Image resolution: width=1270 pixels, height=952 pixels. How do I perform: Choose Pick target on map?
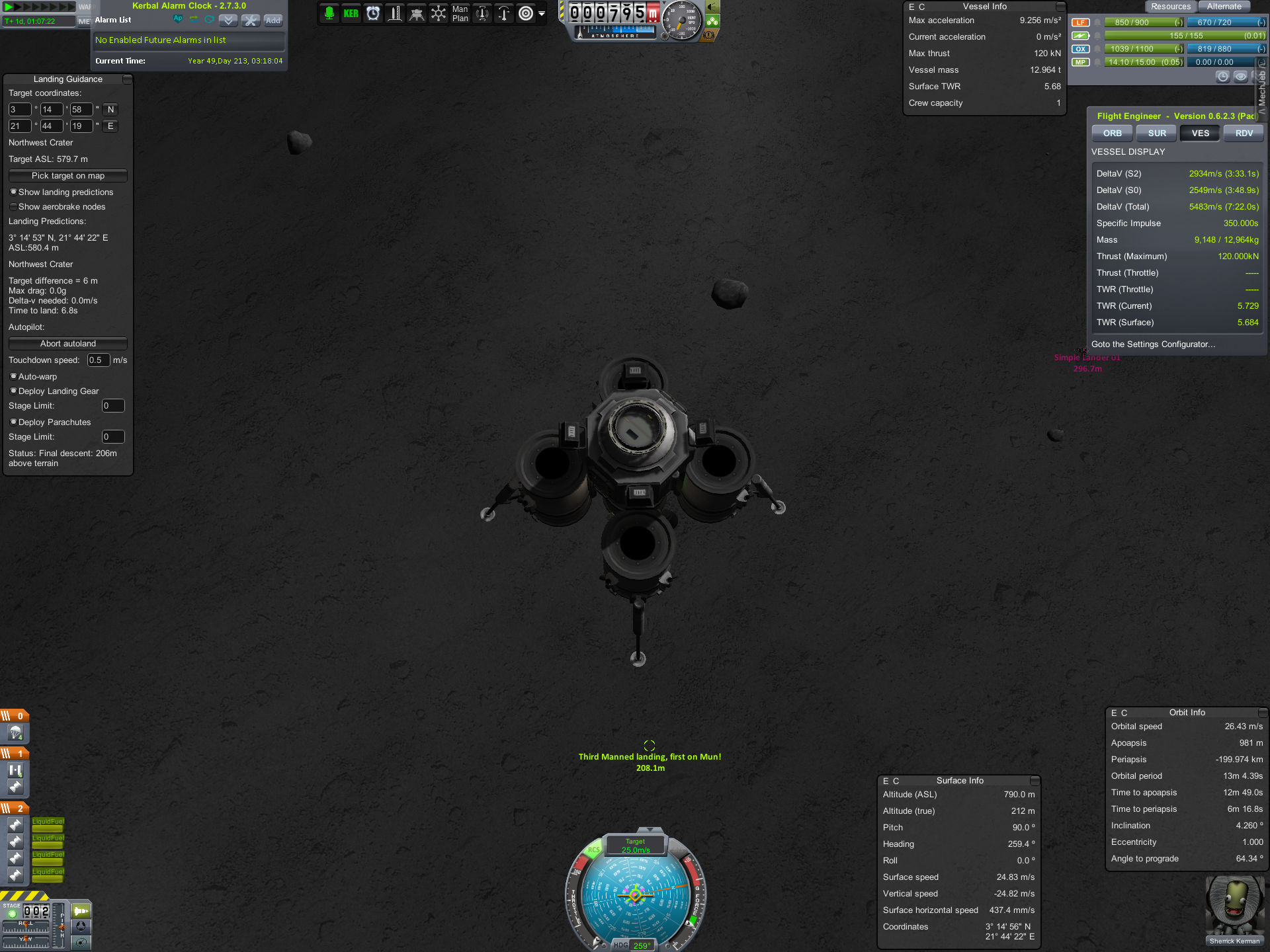[67, 176]
